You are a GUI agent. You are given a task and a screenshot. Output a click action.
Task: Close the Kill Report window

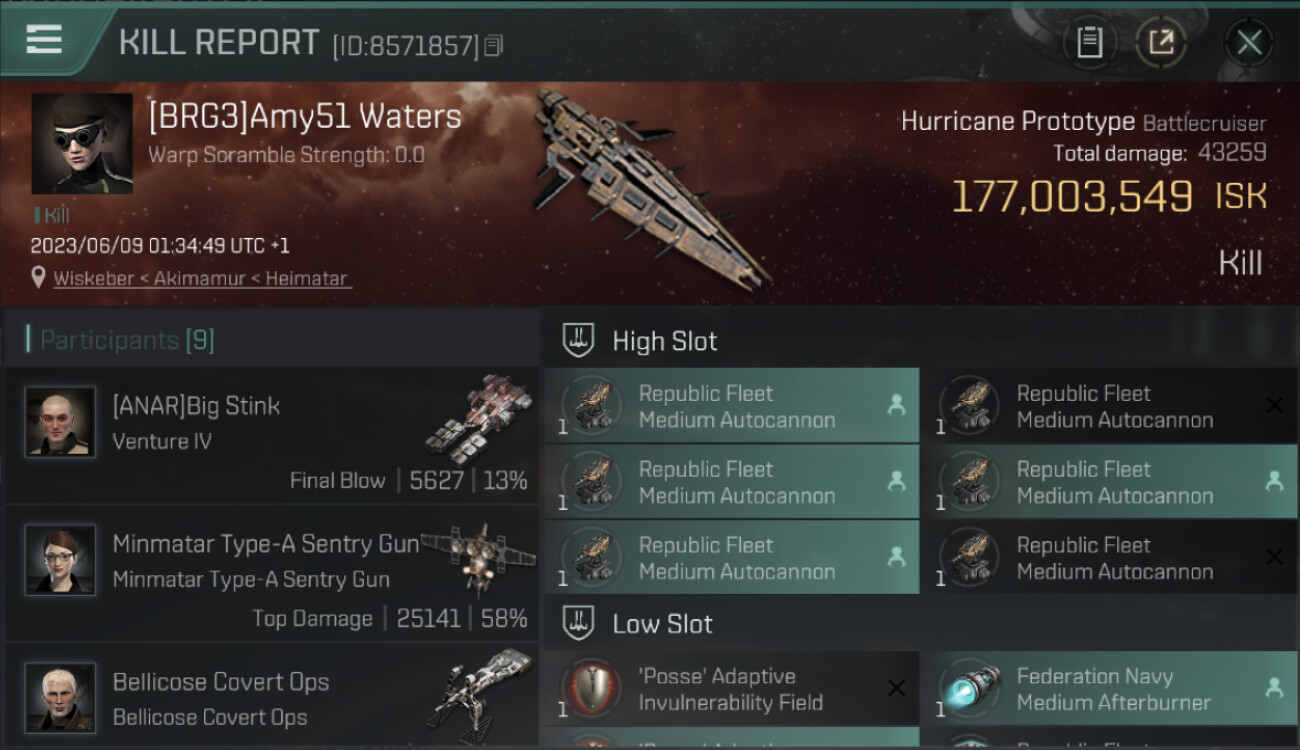point(1249,42)
